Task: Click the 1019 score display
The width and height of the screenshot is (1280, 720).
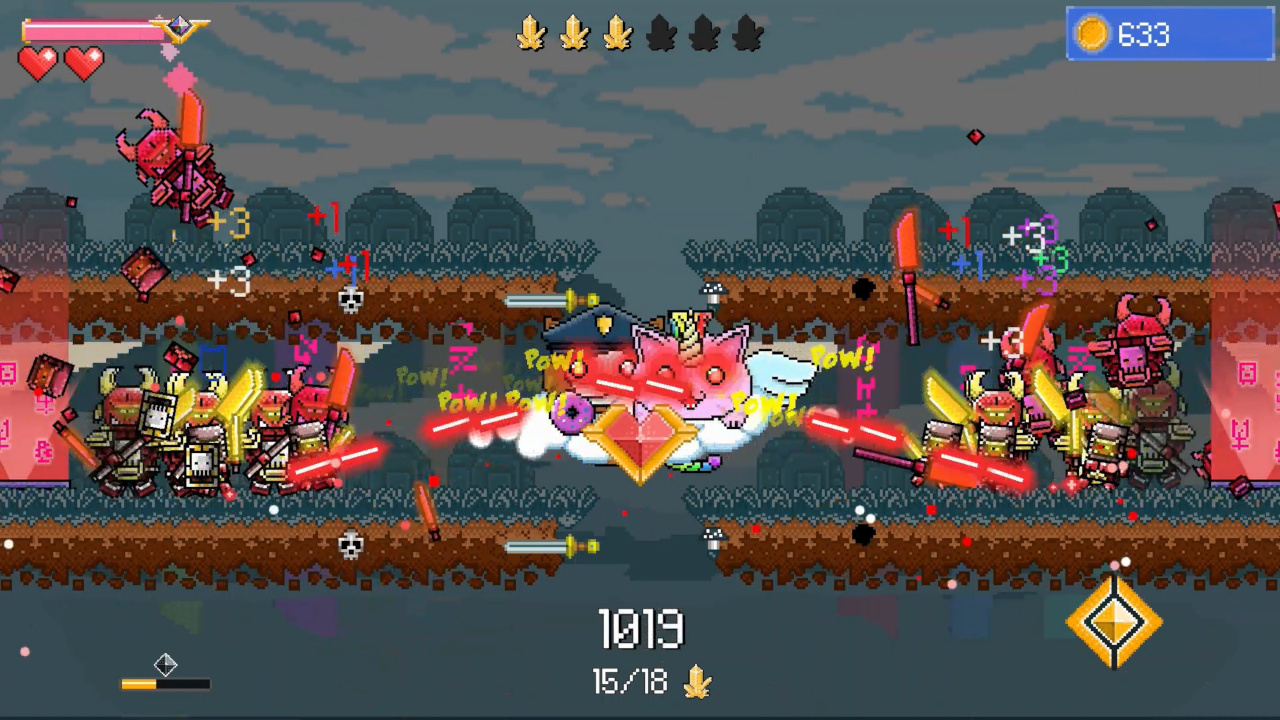Action: (x=641, y=628)
